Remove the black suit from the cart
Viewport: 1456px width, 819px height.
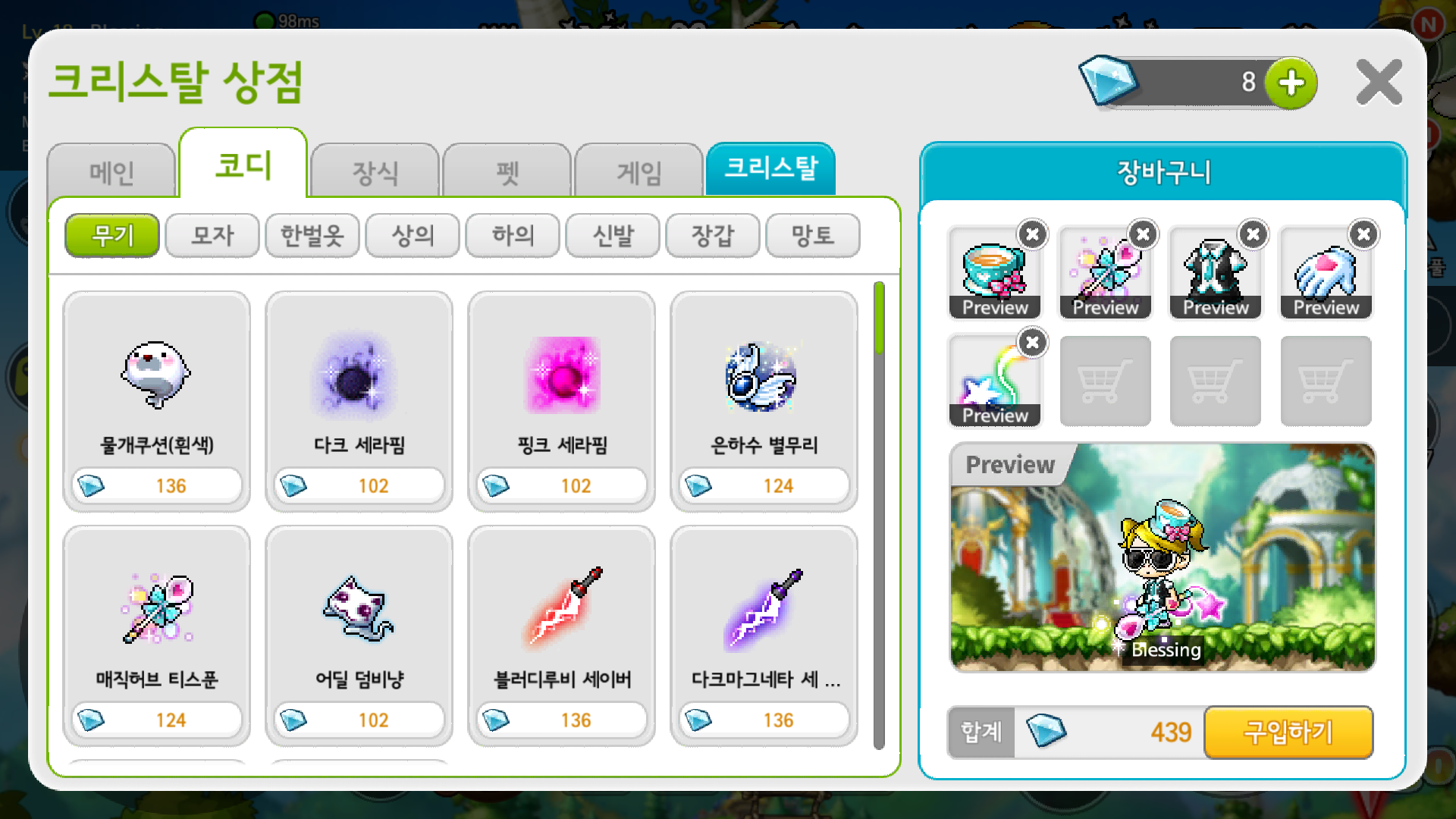coord(1252,235)
